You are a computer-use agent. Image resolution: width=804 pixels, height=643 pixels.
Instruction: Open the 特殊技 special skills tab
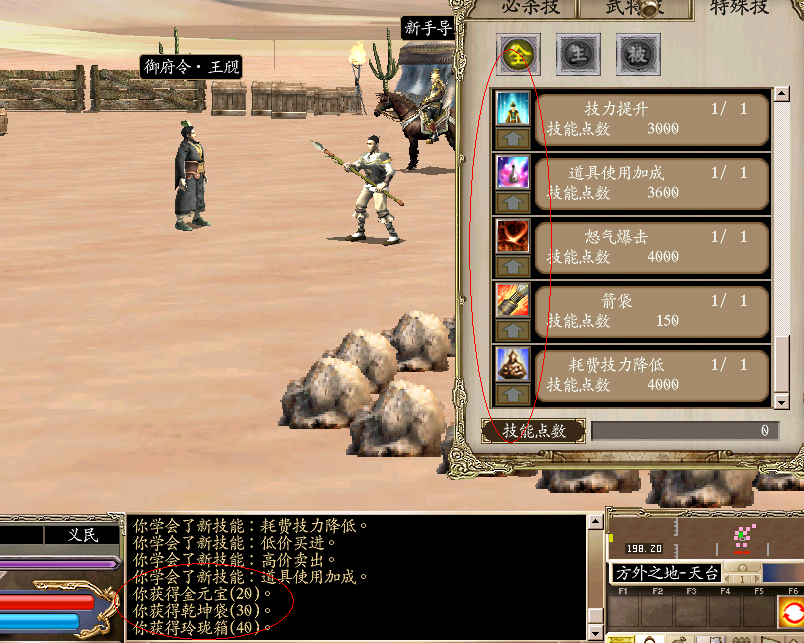click(x=740, y=8)
